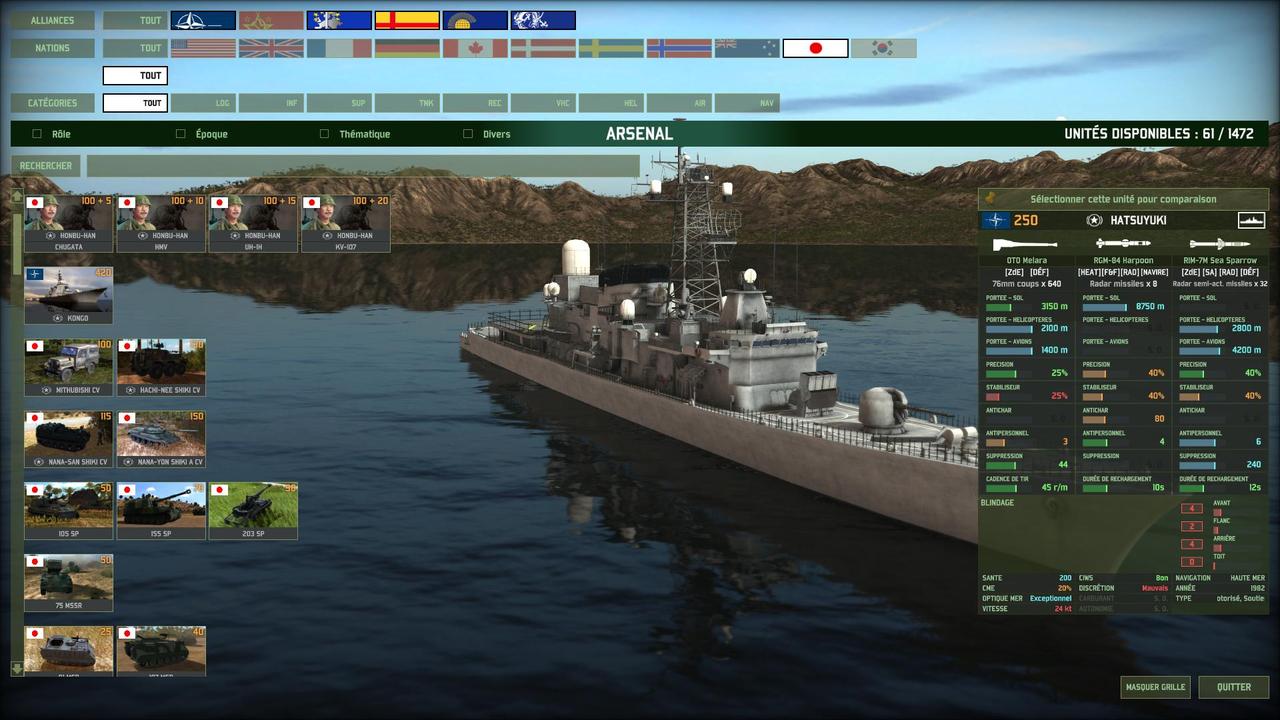Image resolution: width=1280 pixels, height=720 pixels.
Task: Select this unit for comparison
Action: (x=1123, y=199)
